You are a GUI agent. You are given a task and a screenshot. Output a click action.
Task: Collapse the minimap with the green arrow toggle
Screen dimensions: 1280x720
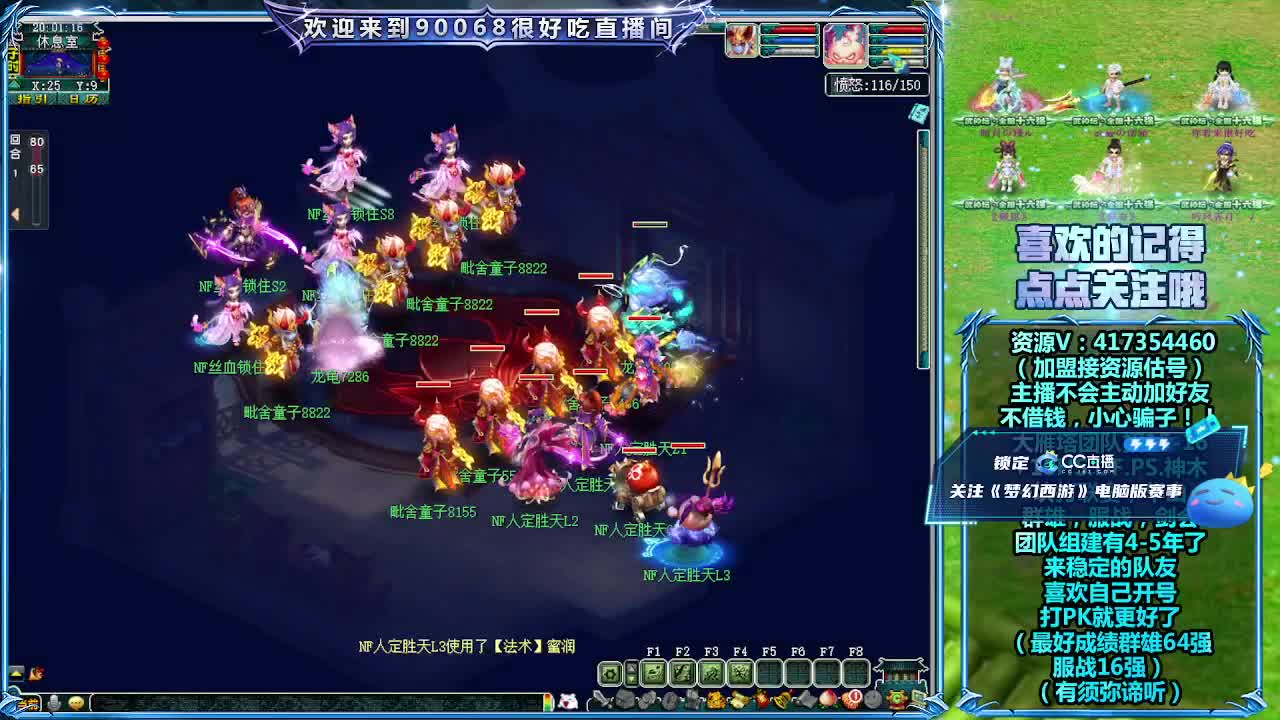pos(14,84)
